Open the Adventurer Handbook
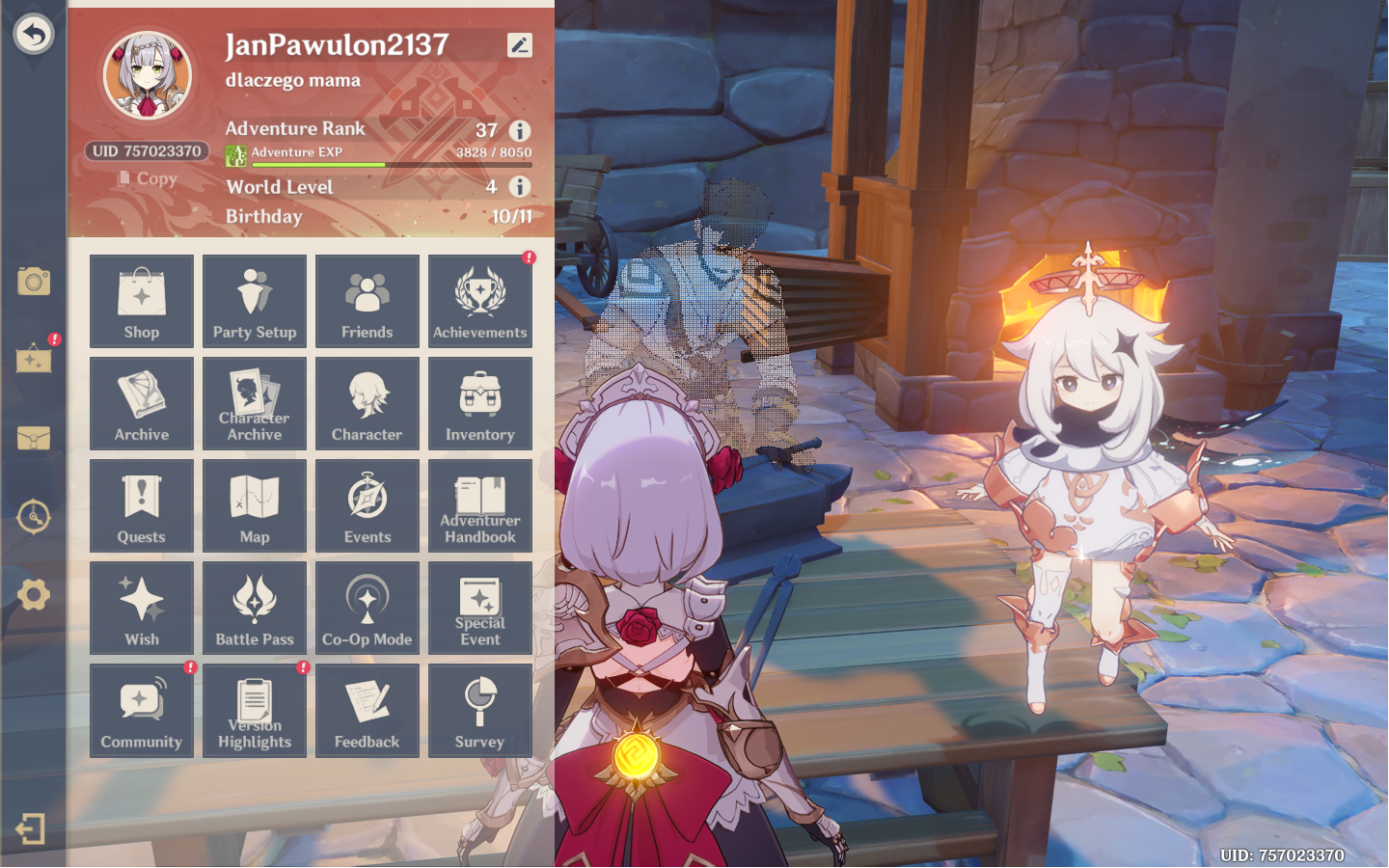 point(479,505)
